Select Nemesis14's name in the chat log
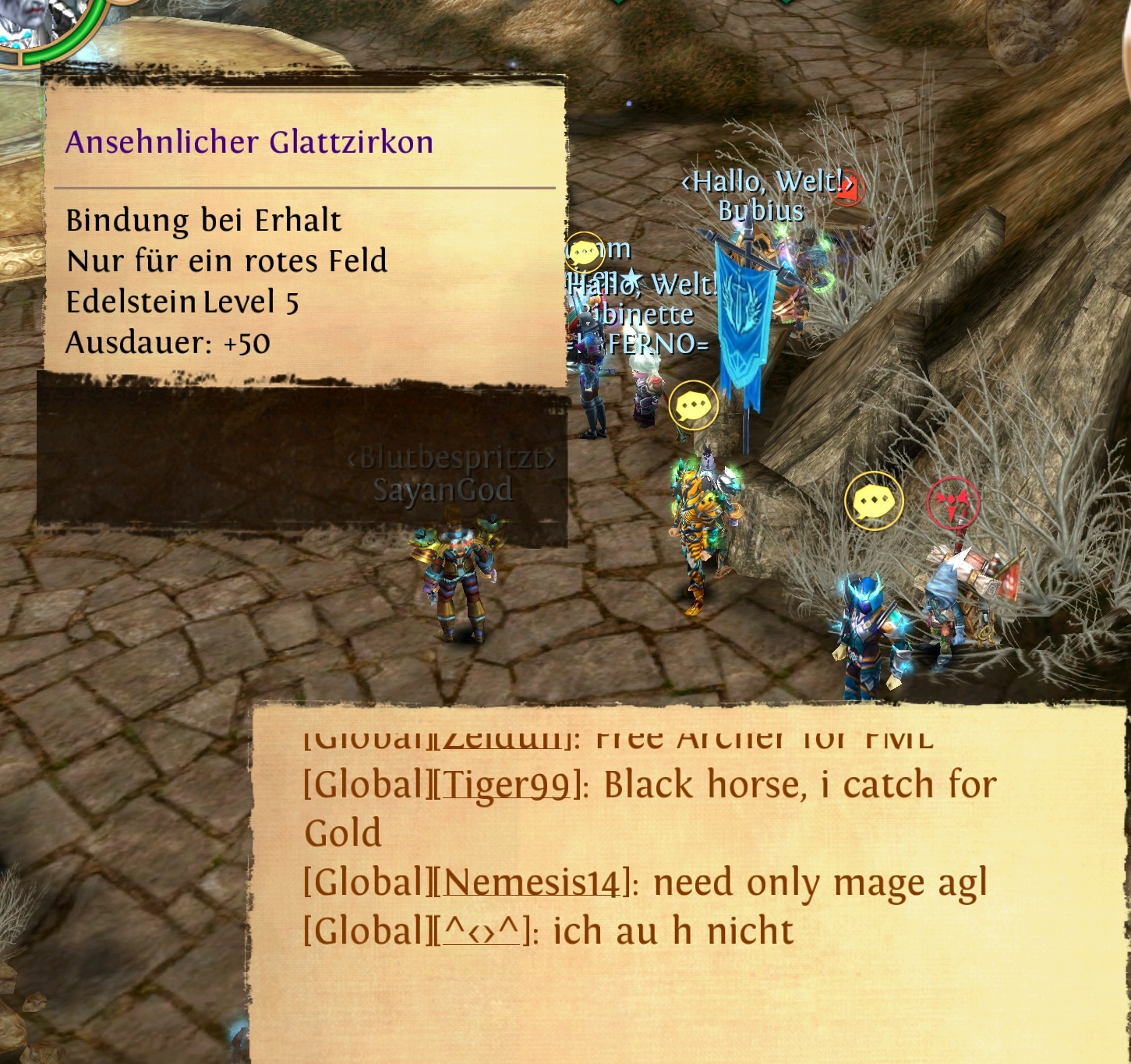Screen dimensions: 1131x1064 pos(534,882)
